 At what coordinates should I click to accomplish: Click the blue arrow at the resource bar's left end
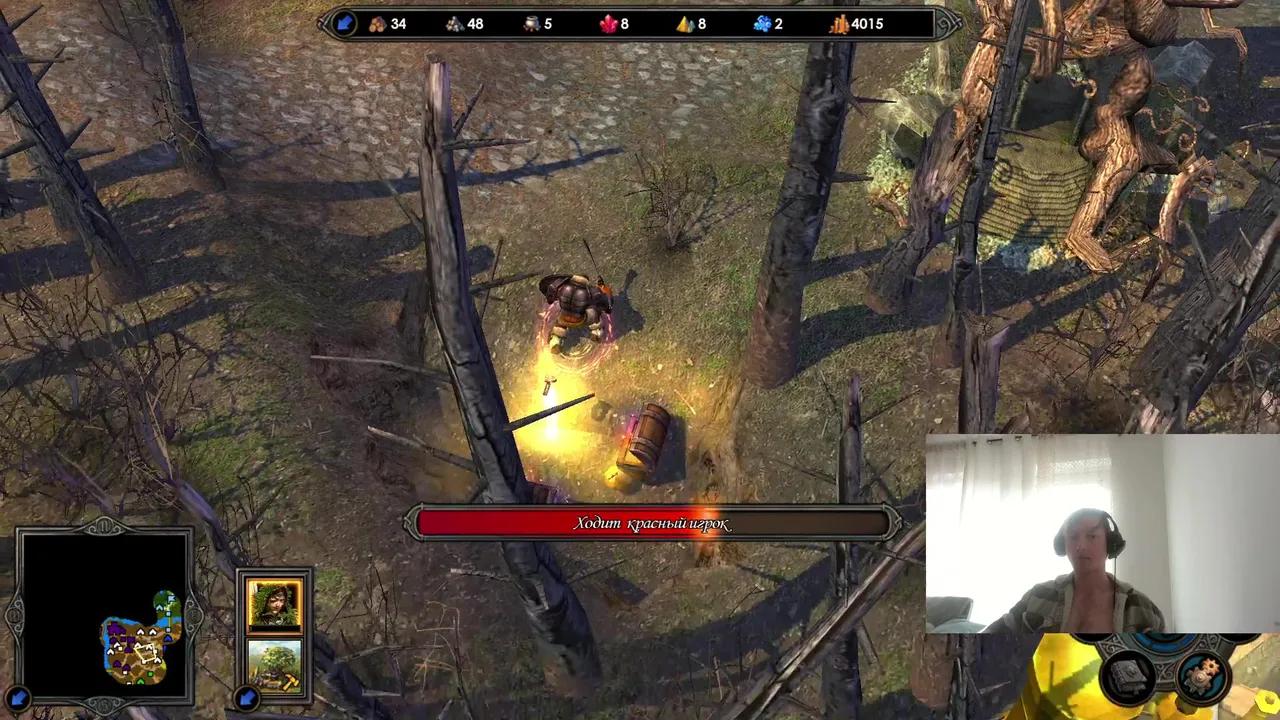click(x=344, y=23)
